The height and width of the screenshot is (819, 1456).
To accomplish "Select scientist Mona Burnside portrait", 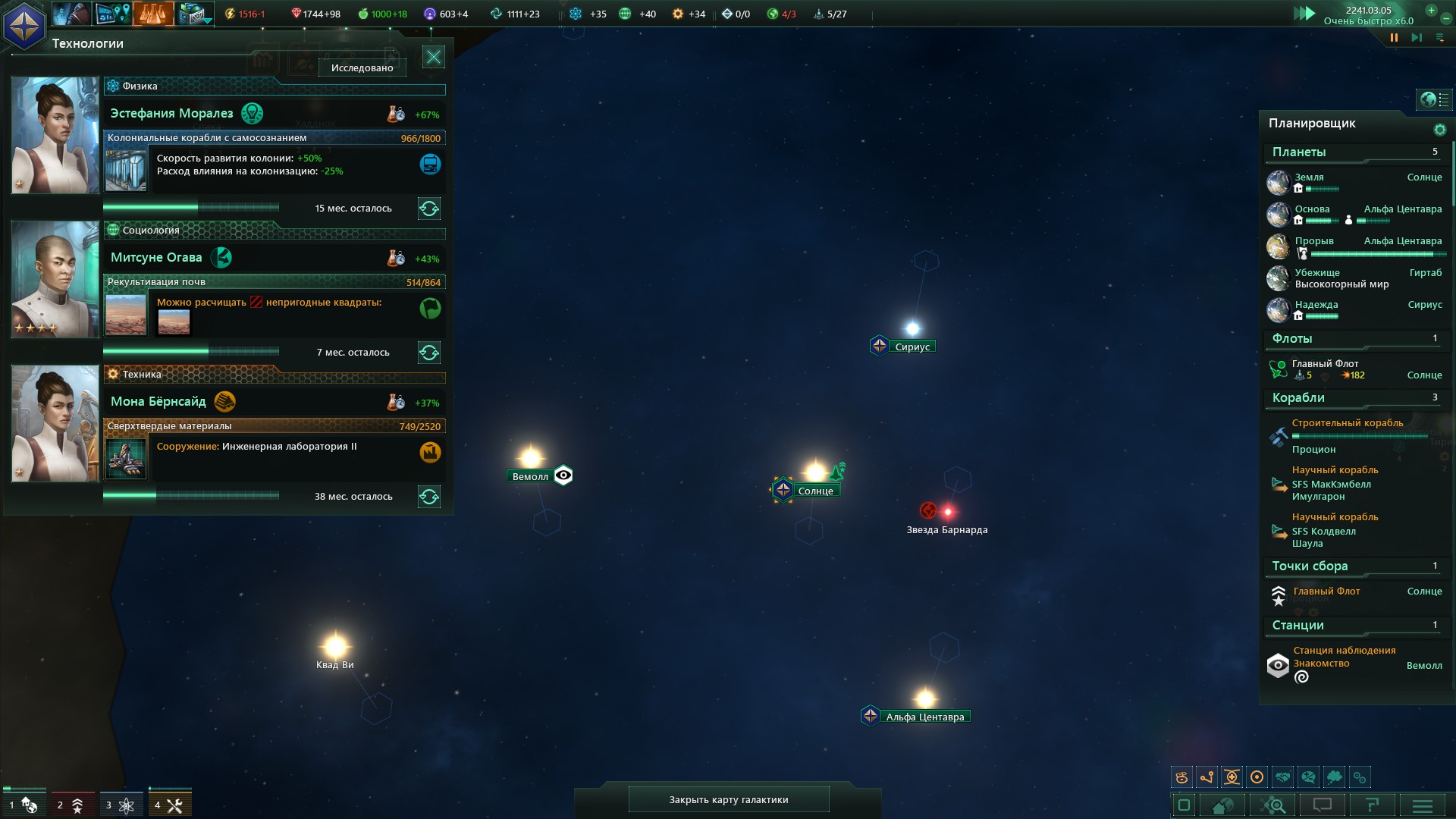I will coord(55,423).
